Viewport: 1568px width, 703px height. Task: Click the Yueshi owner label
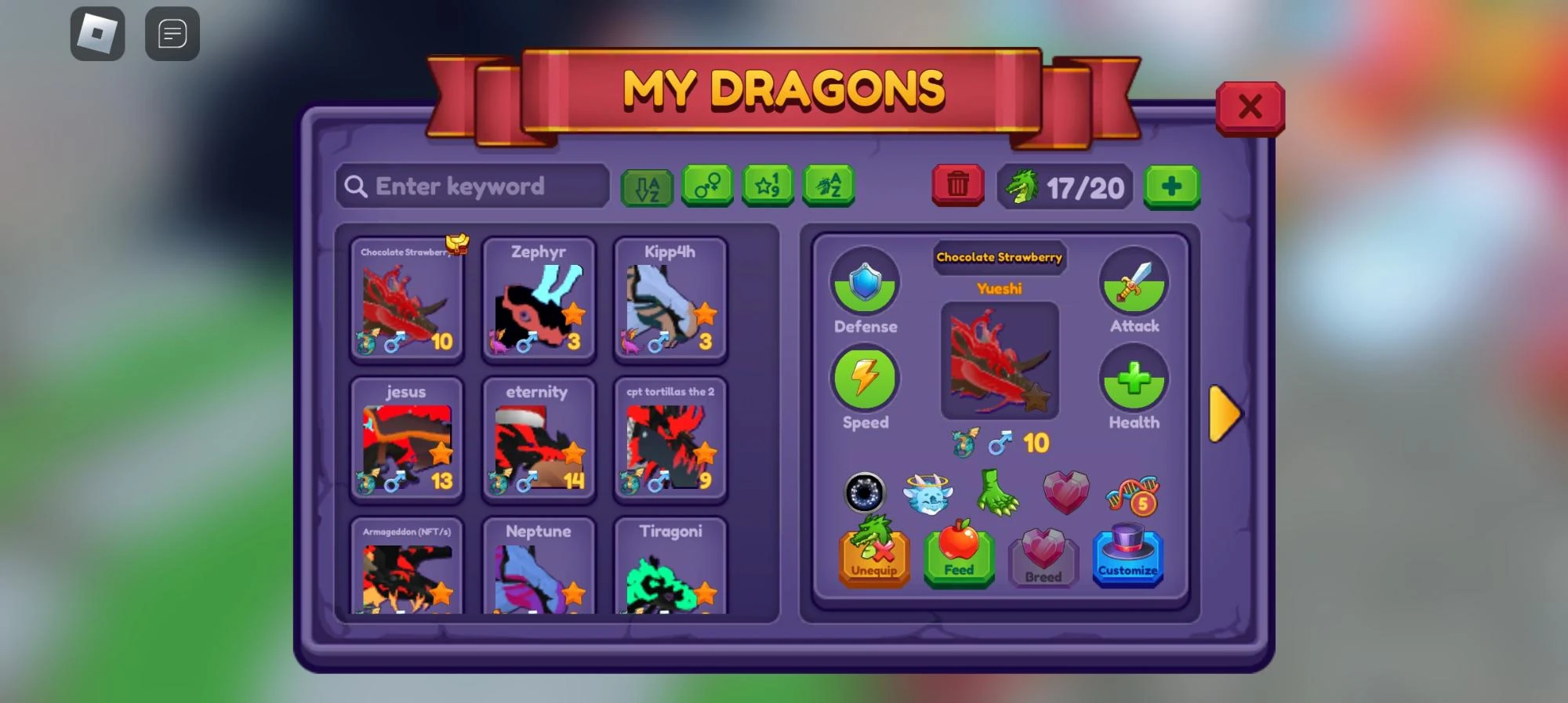(1000, 288)
